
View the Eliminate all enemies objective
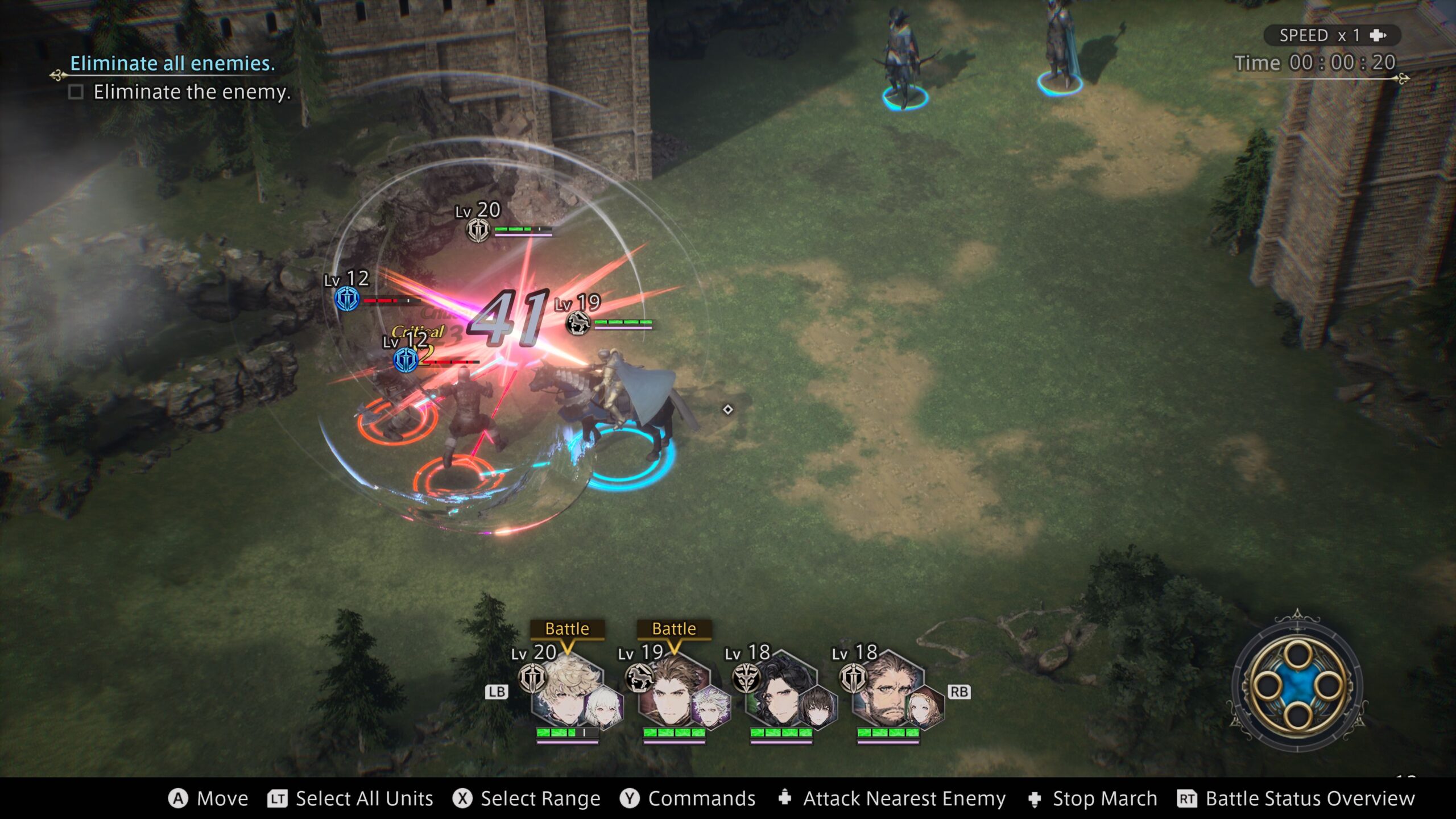tap(172, 64)
